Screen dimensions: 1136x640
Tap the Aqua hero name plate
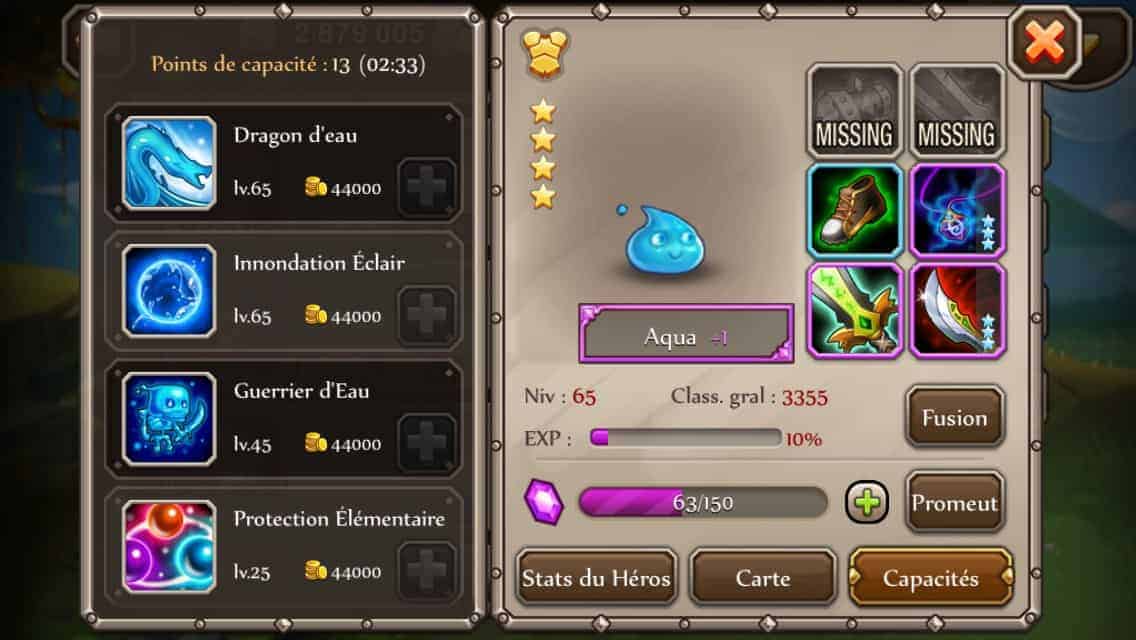[x=686, y=334]
